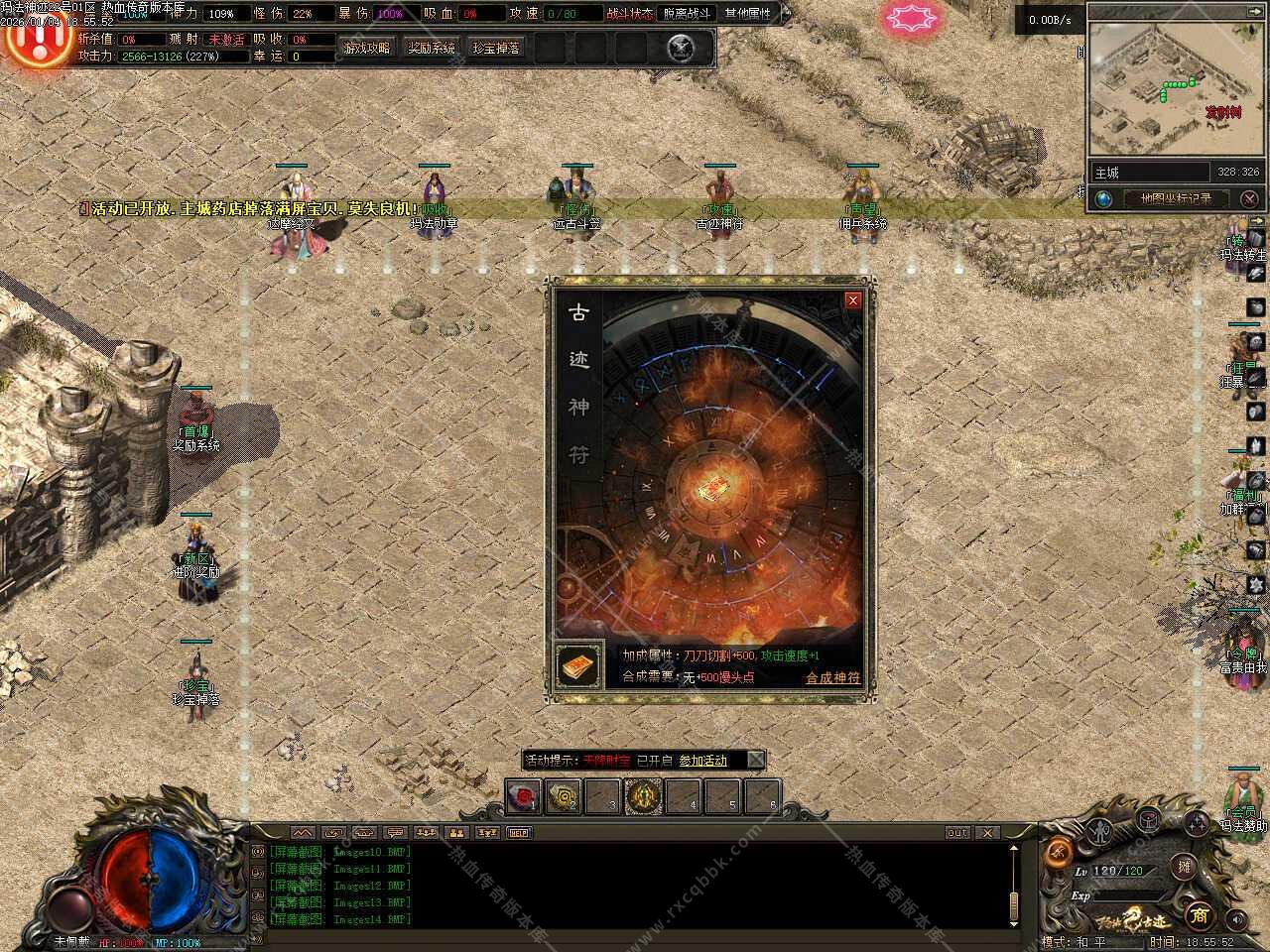Open the 奖励系统 reward system
The height and width of the screenshot is (952, 1270).
432,48
